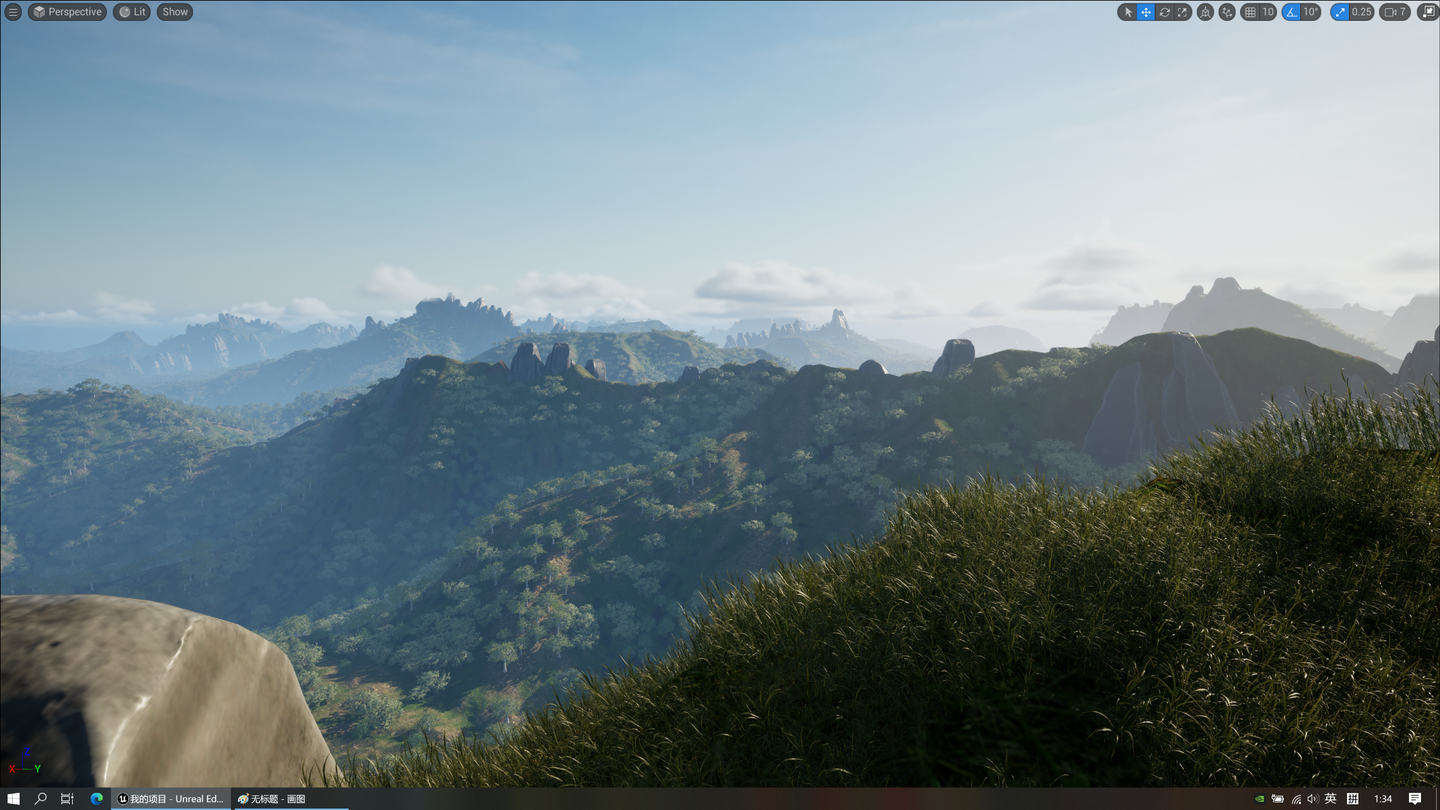Screen dimensions: 1440x810
Task: Switch to the Paint app in taskbar
Action: (x=272, y=799)
